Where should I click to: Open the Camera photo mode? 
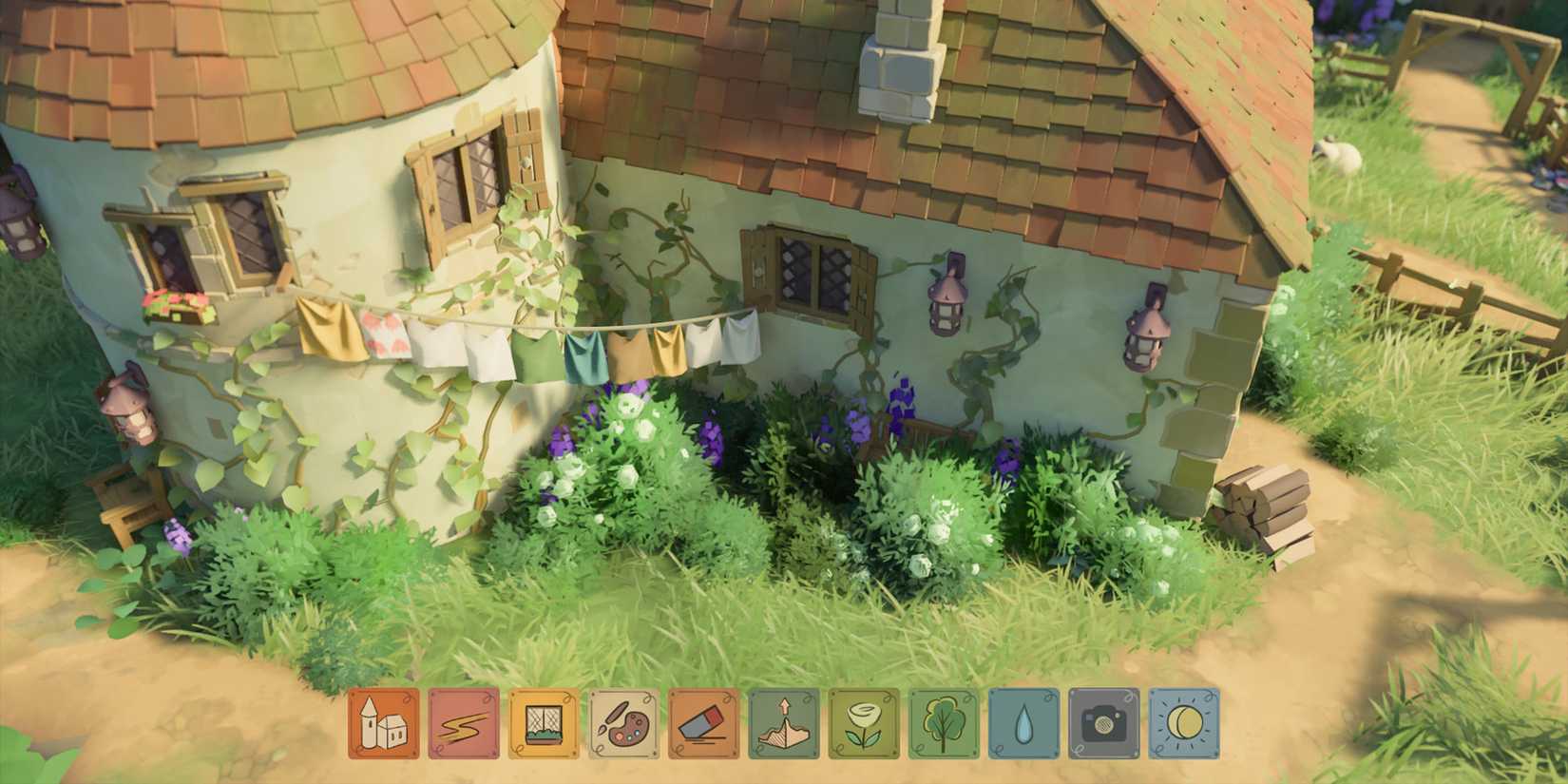[1103, 722]
